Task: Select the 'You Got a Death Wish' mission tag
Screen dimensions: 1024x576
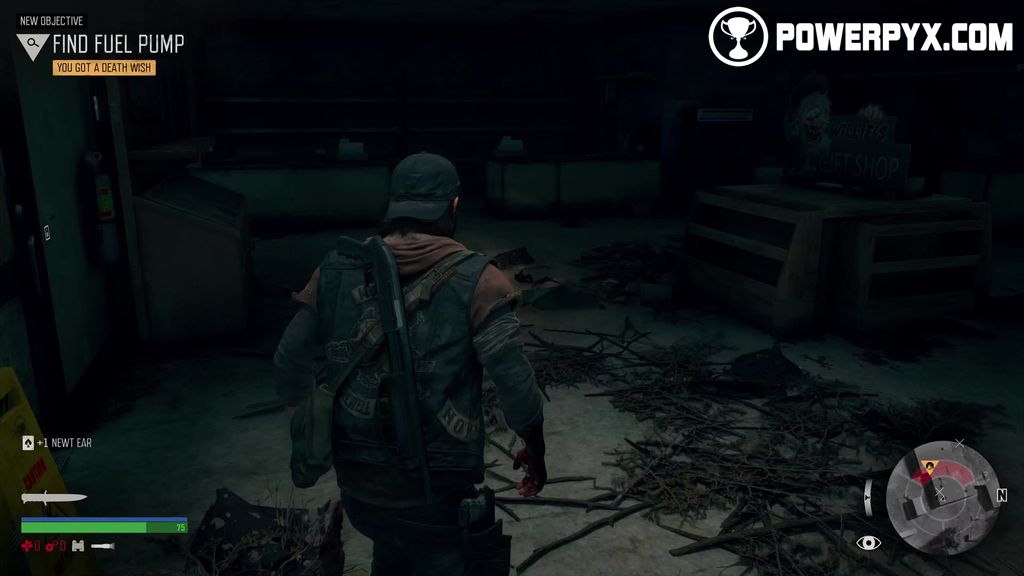Action: (x=105, y=68)
